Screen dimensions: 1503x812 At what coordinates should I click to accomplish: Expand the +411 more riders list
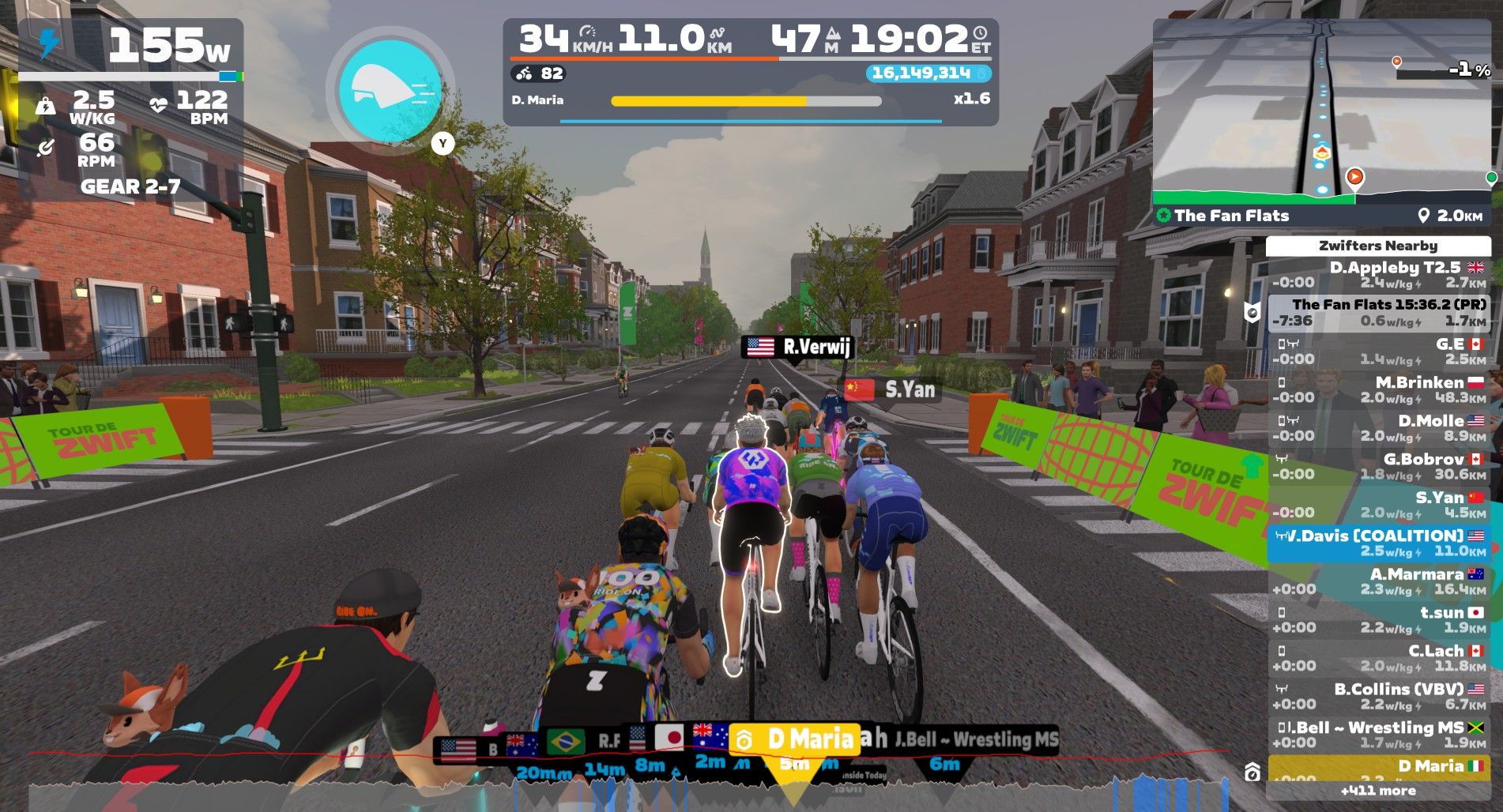coord(1378,791)
